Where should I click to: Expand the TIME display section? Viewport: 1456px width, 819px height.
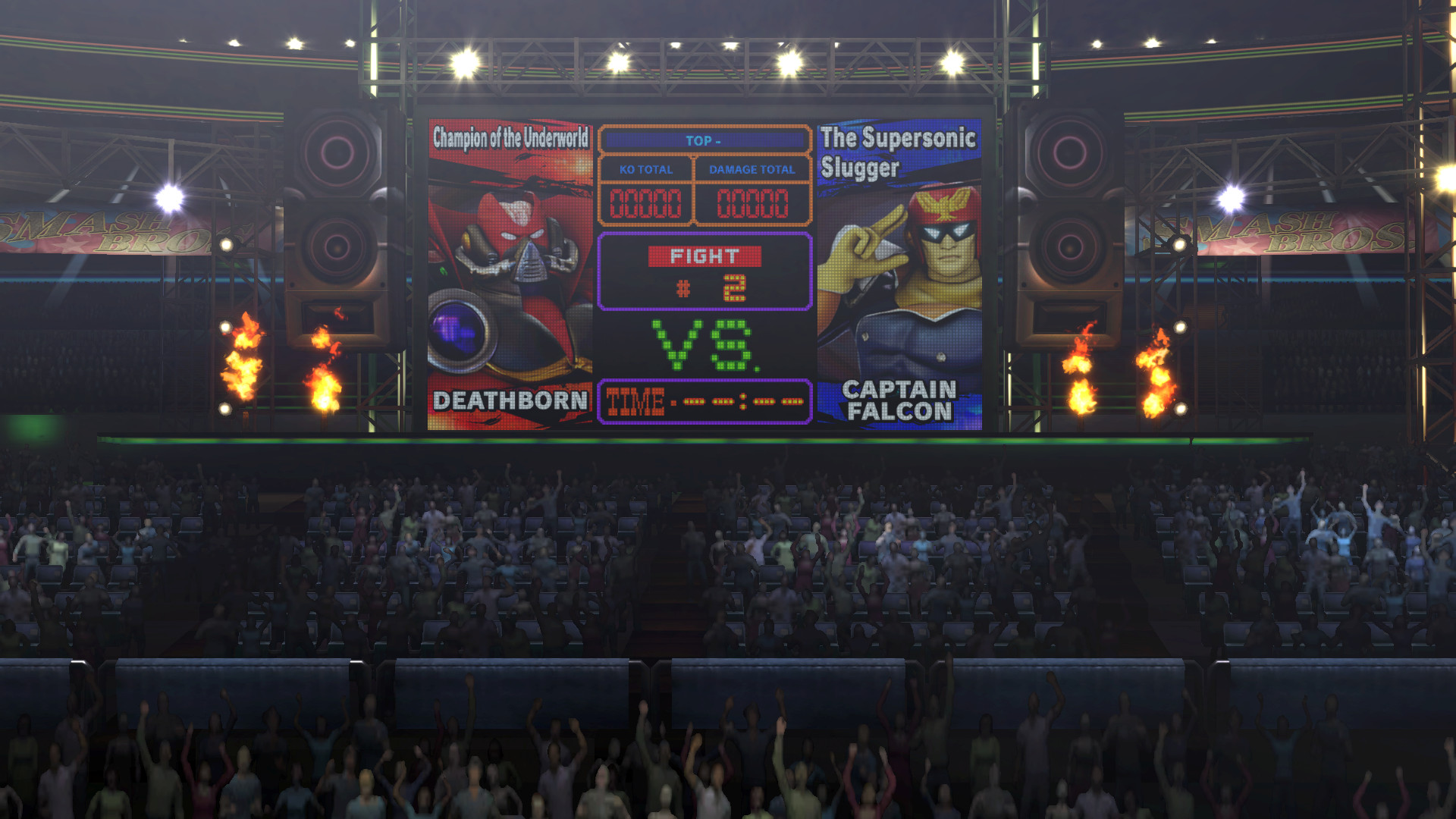(x=704, y=400)
